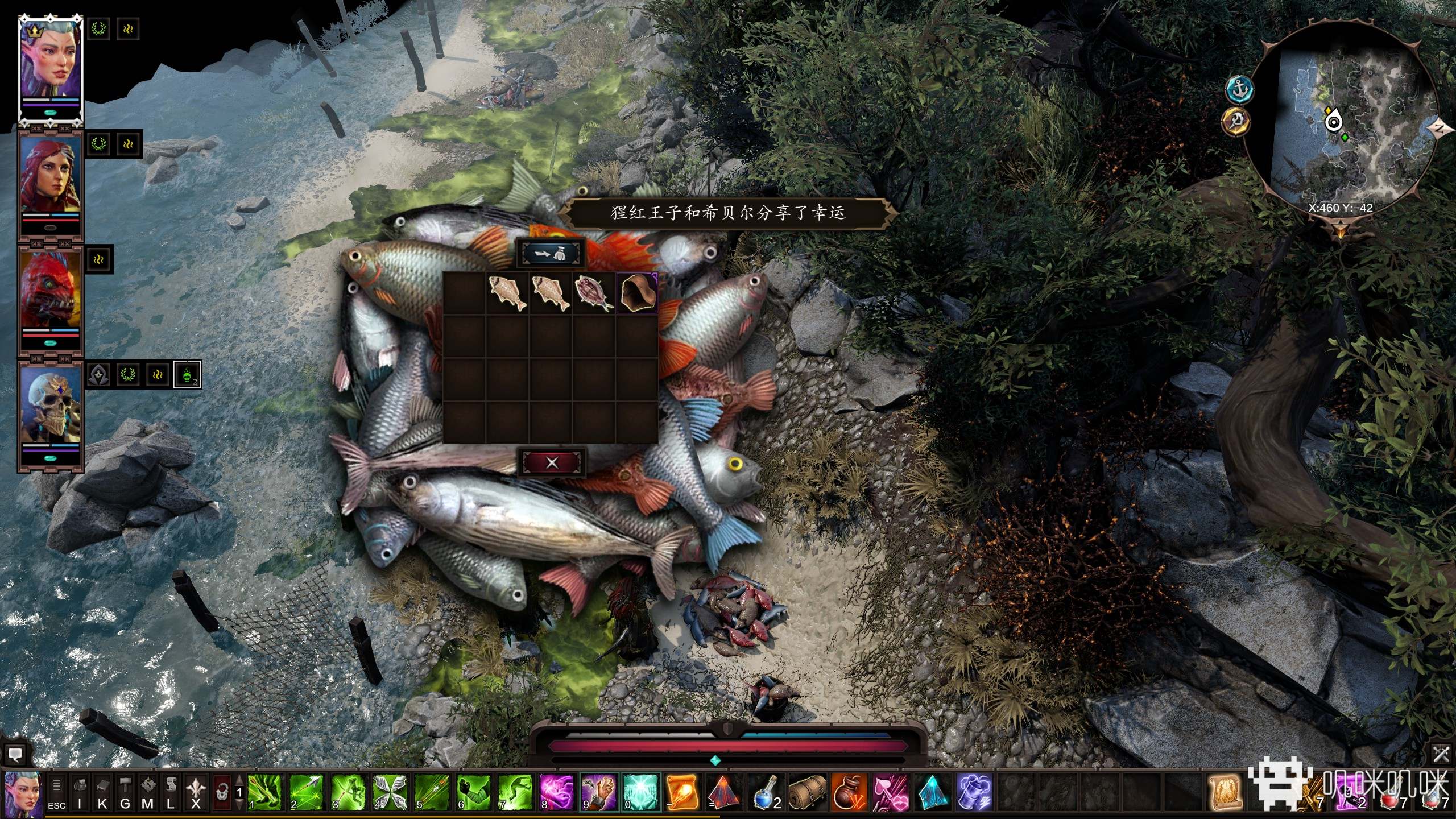Activate the bedroll item on hotbar
Screen dimensions: 1456x819
pyautogui.click(x=807, y=792)
